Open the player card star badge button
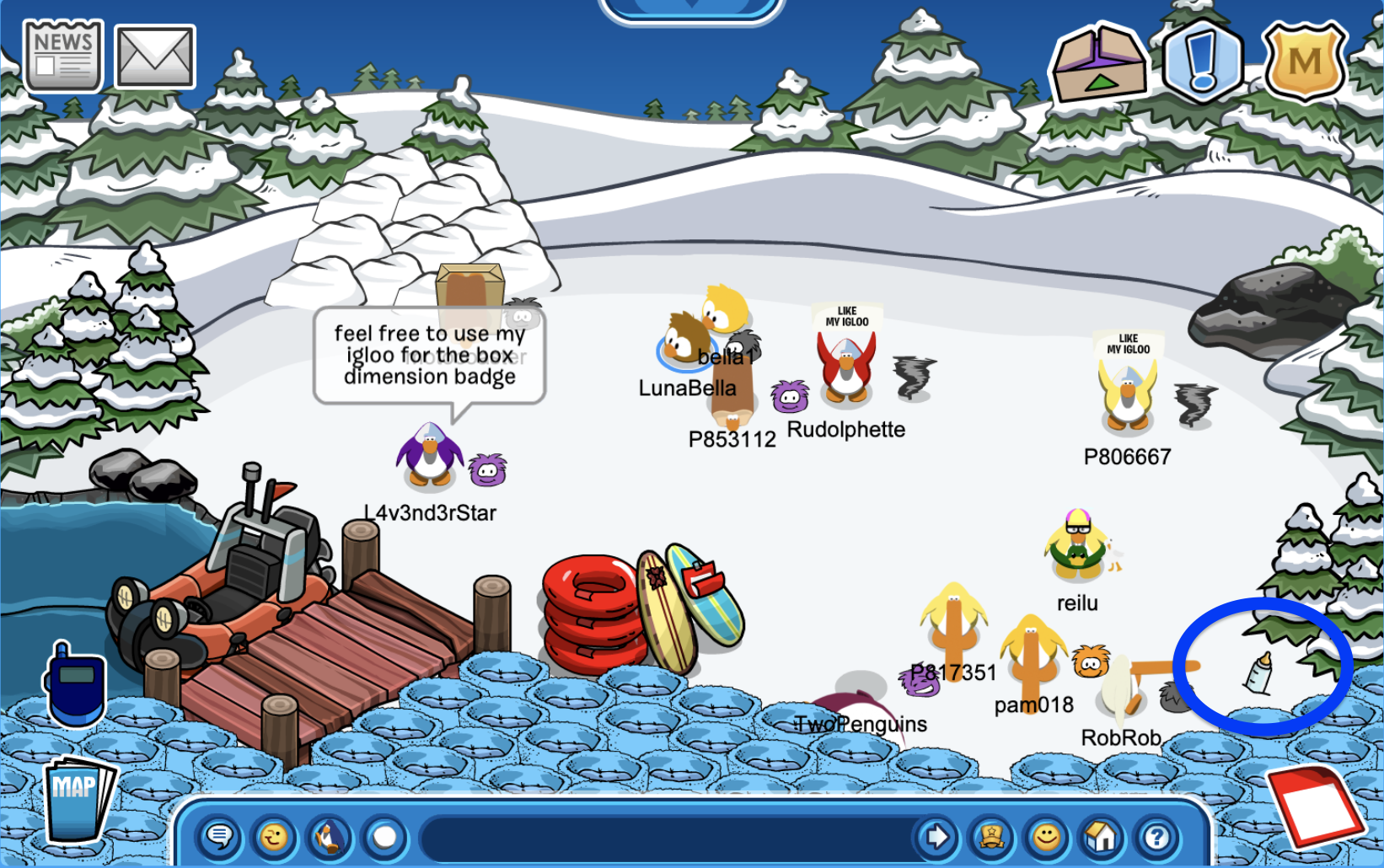 (x=992, y=837)
